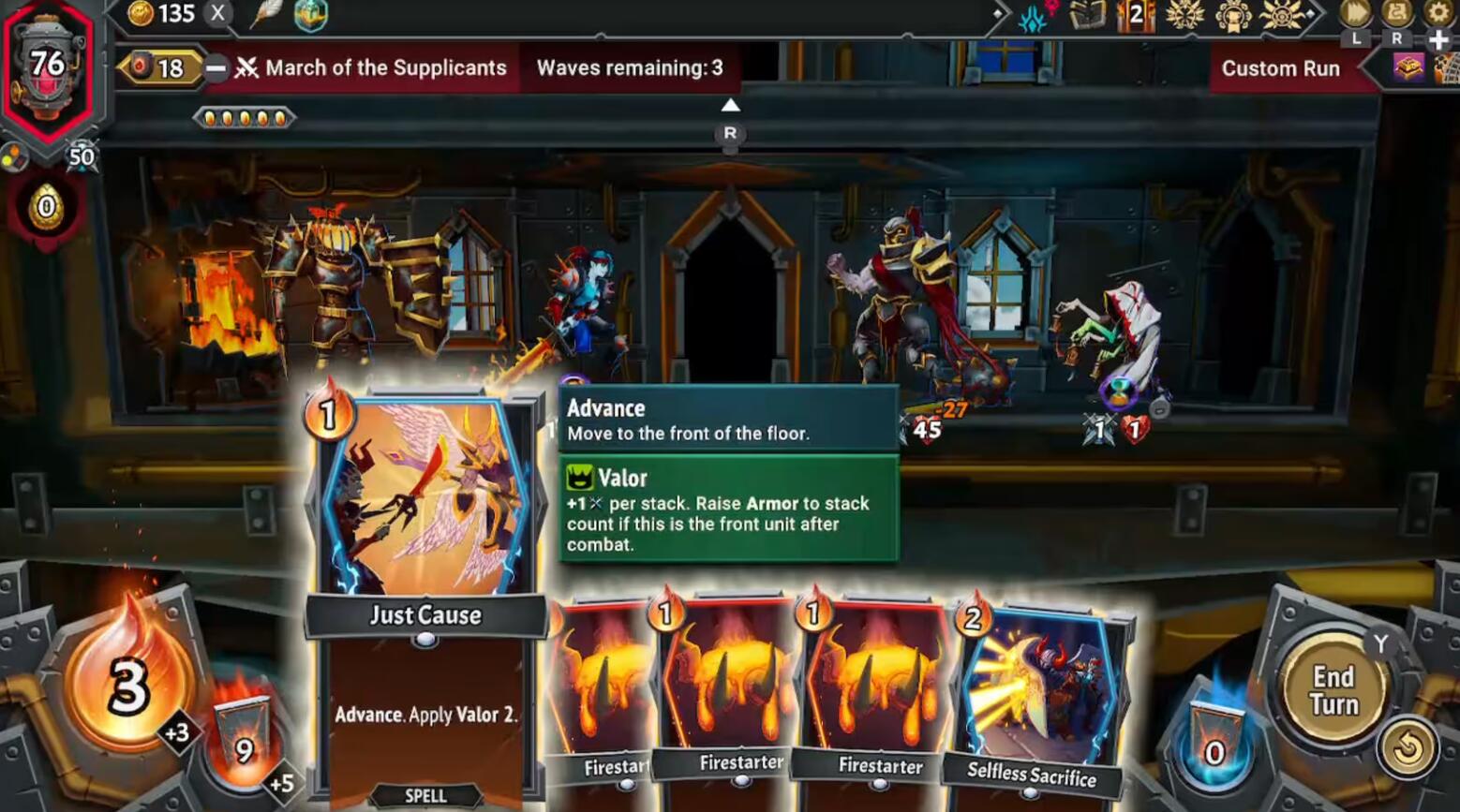View the discard pile showing 0
The width and height of the screenshot is (1460, 812).
click(x=1214, y=744)
